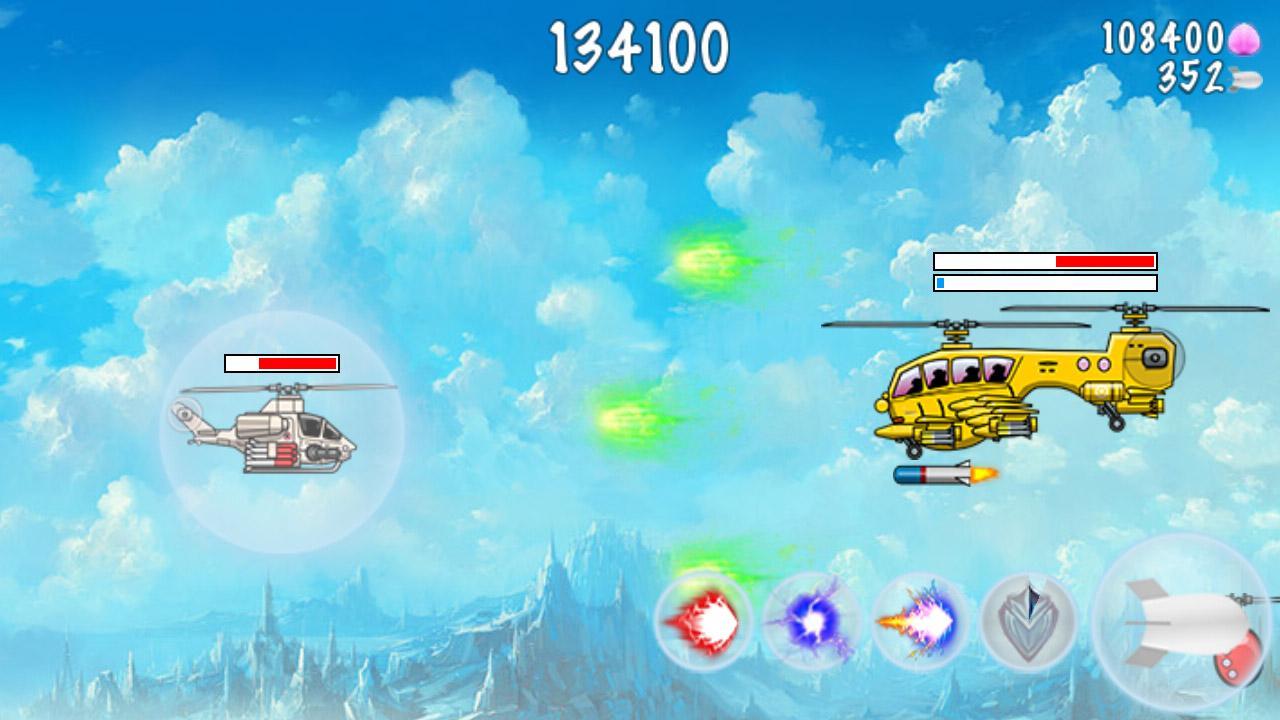Select the blue plasma orb power-up
The image size is (1280, 720).
tap(812, 623)
